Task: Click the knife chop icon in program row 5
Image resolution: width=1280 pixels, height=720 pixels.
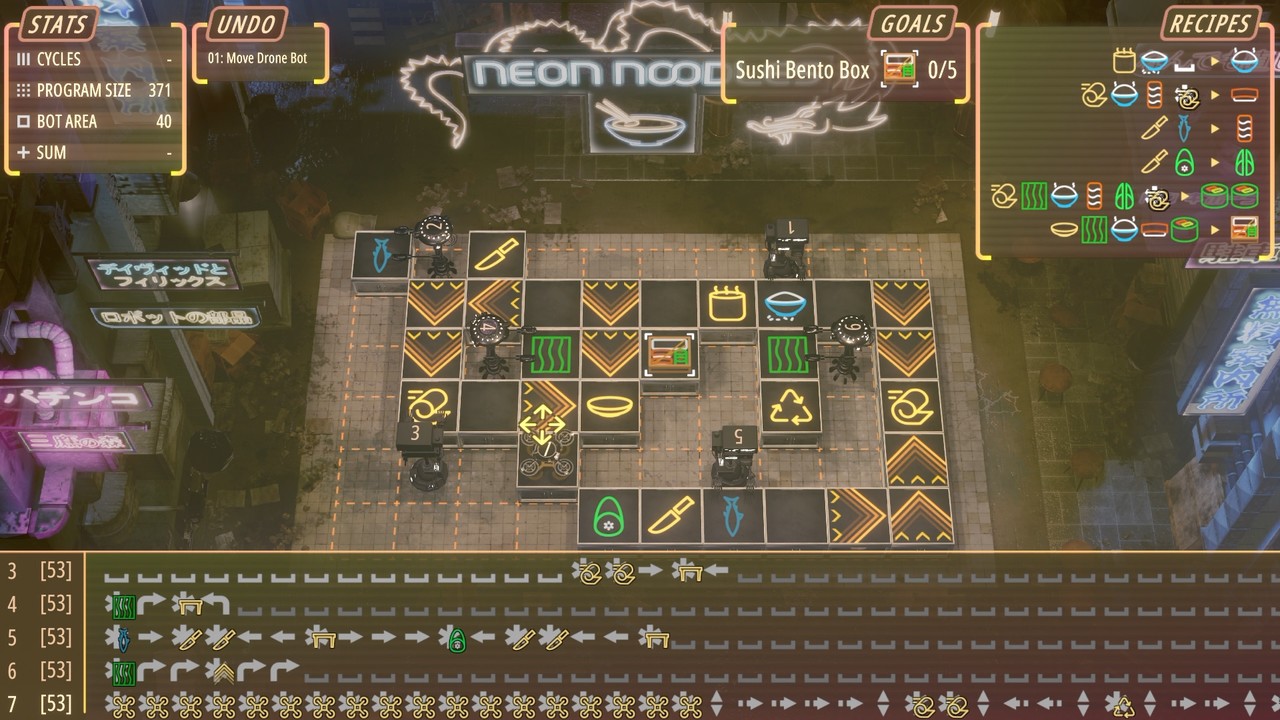Action: (x=185, y=638)
